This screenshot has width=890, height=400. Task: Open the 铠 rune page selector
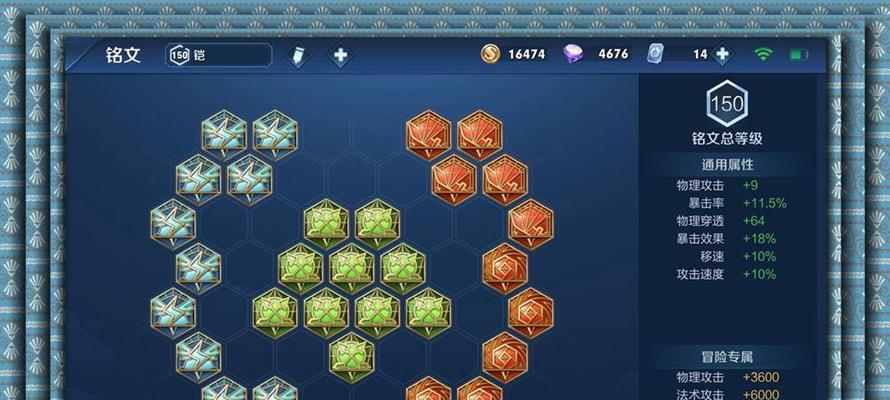click(x=219, y=54)
